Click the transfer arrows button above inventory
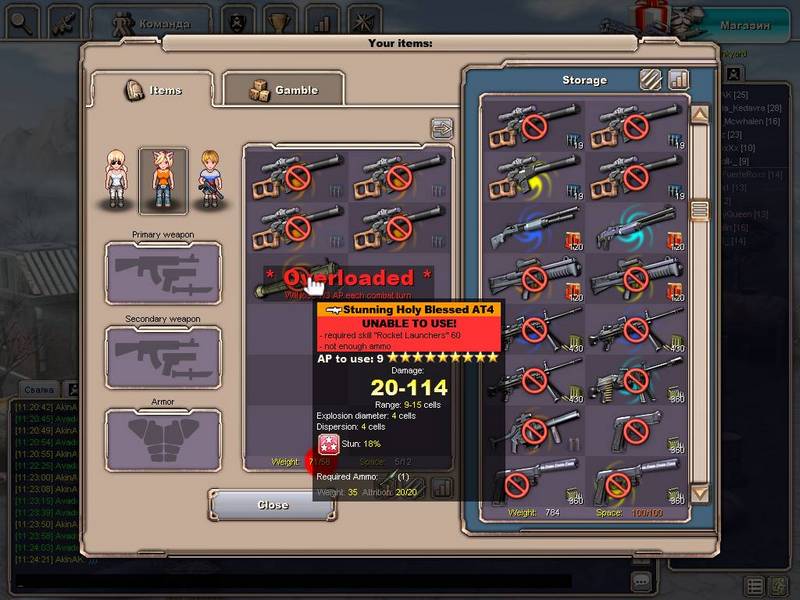This screenshot has width=800, height=600. tap(441, 128)
